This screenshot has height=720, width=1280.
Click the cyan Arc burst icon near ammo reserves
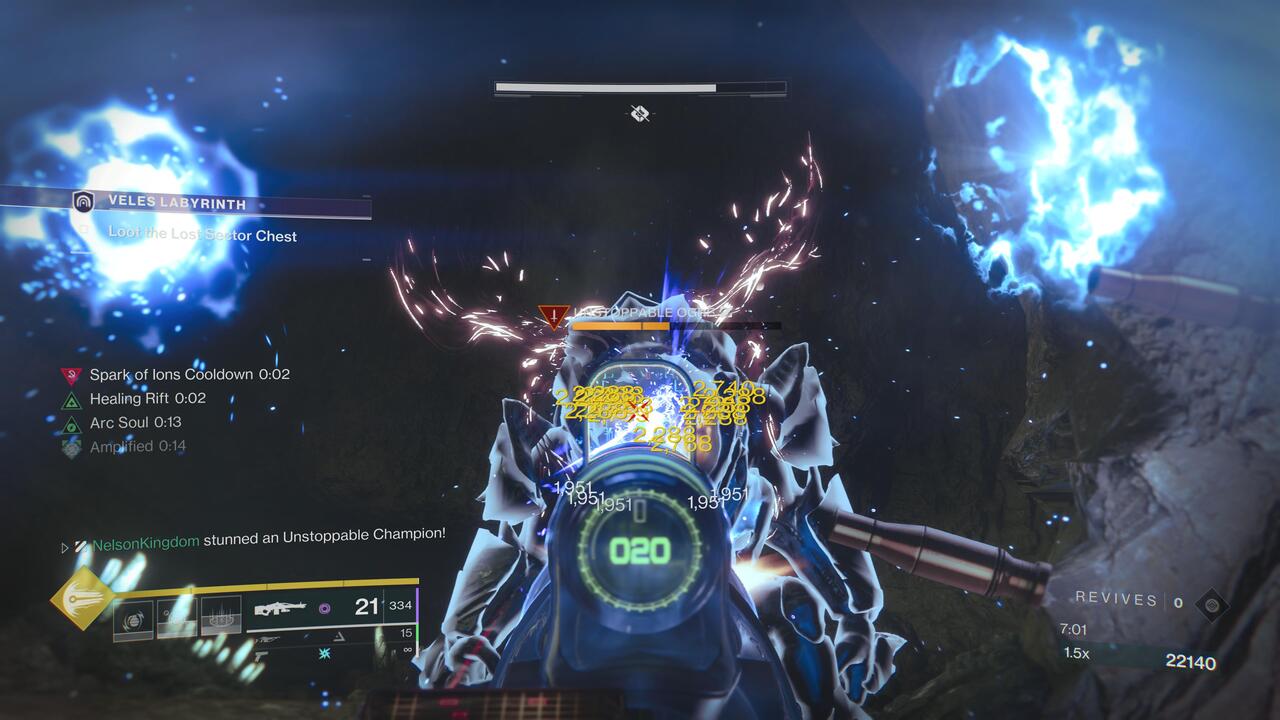click(323, 654)
